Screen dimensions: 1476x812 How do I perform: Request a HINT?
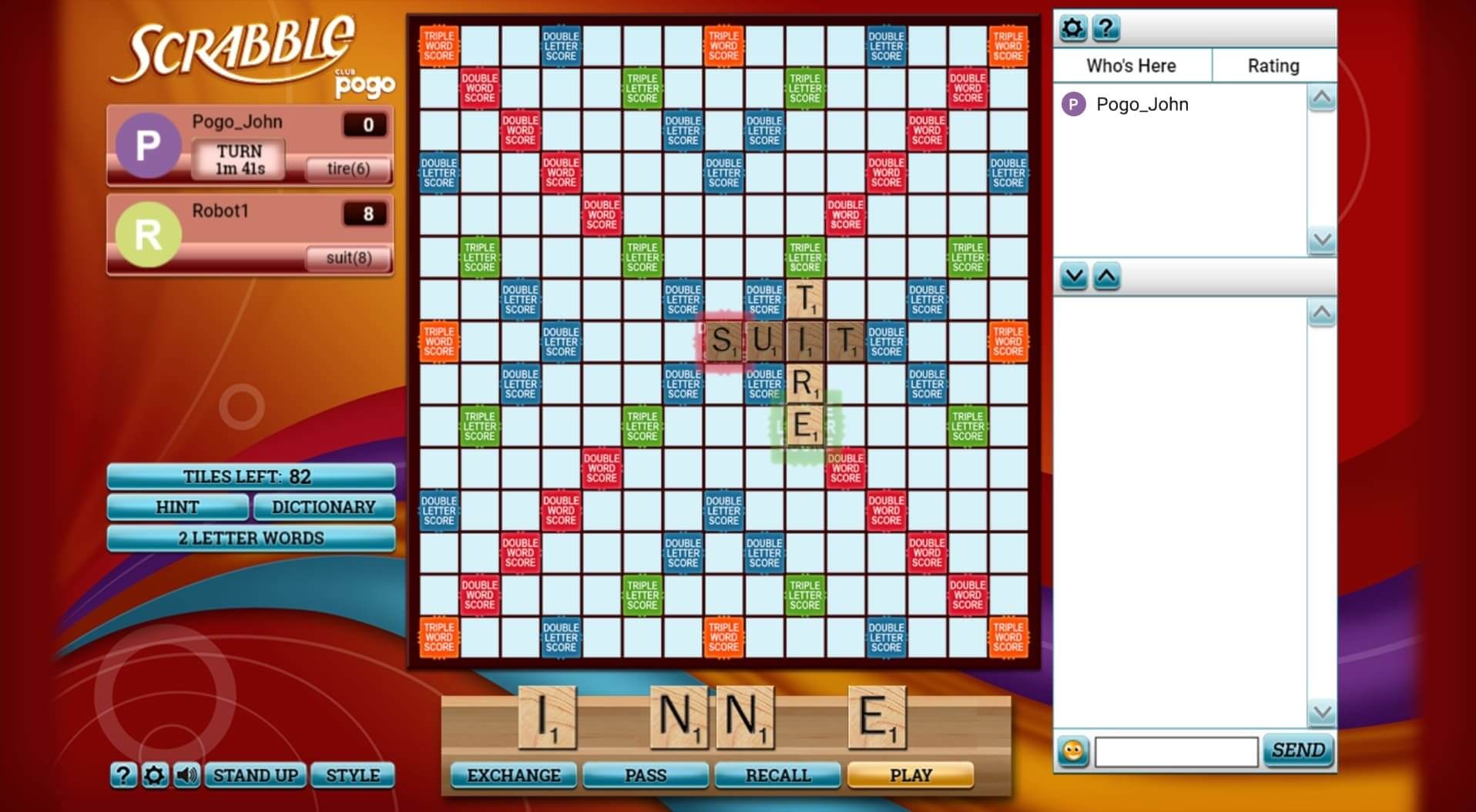[x=179, y=507]
